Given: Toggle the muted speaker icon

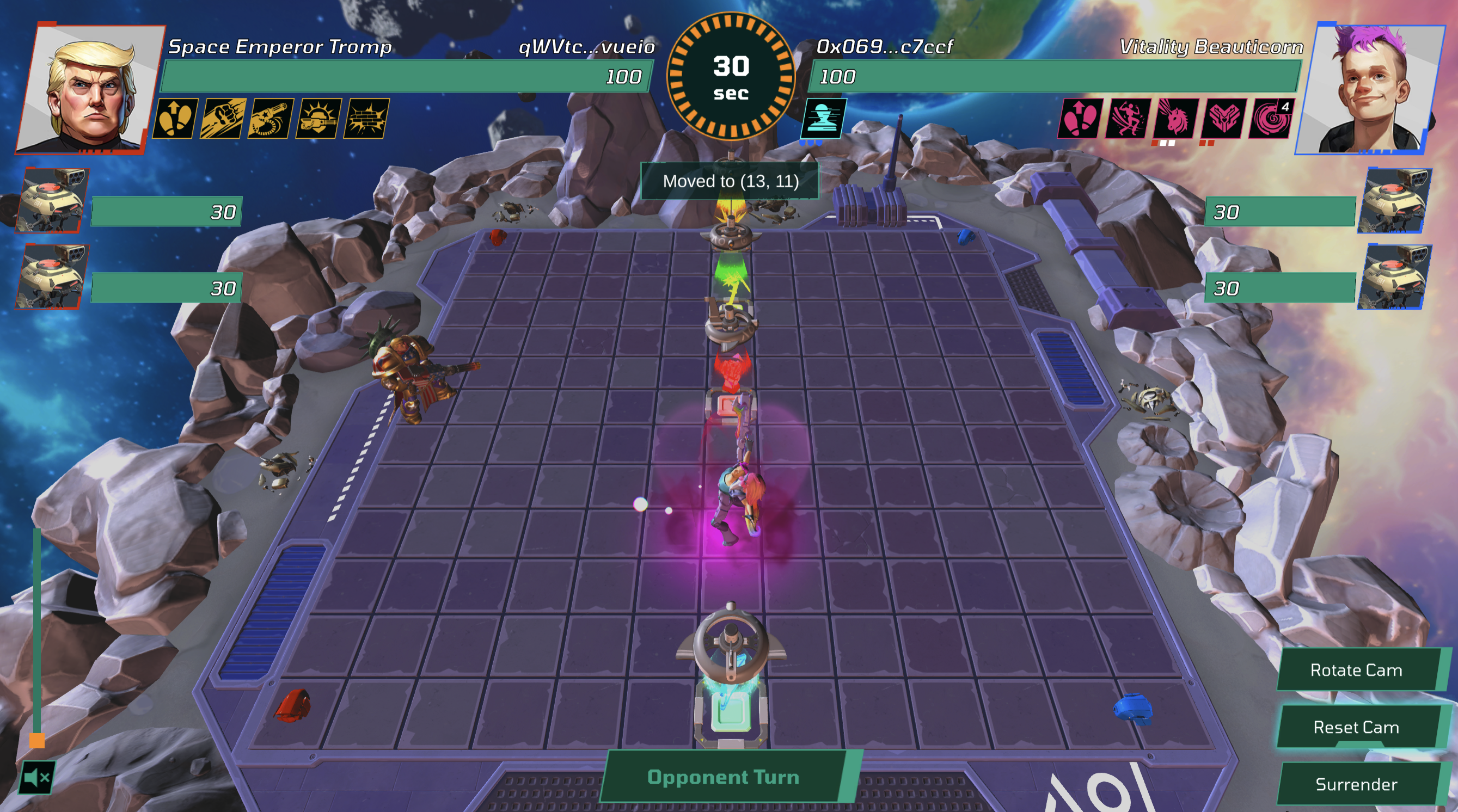Looking at the screenshot, I should pos(37,778).
